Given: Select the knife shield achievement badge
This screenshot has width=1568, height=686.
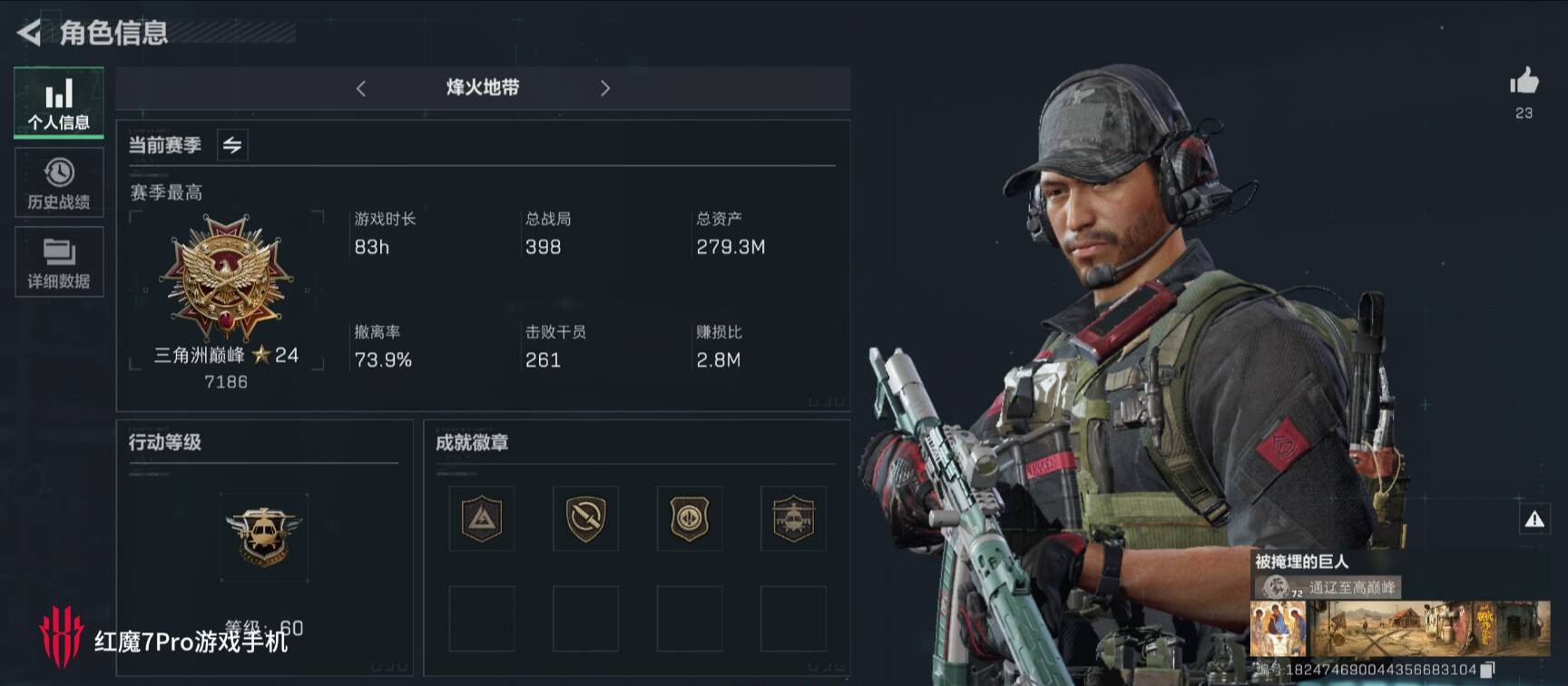Looking at the screenshot, I should [x=586, y=519].
